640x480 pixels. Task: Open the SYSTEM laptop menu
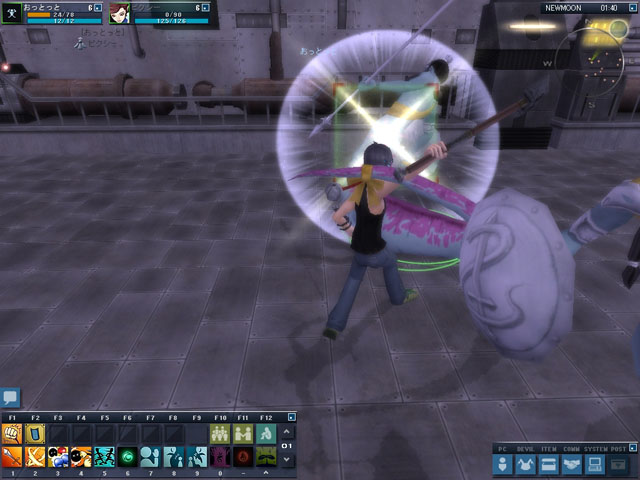pos(595,465)
